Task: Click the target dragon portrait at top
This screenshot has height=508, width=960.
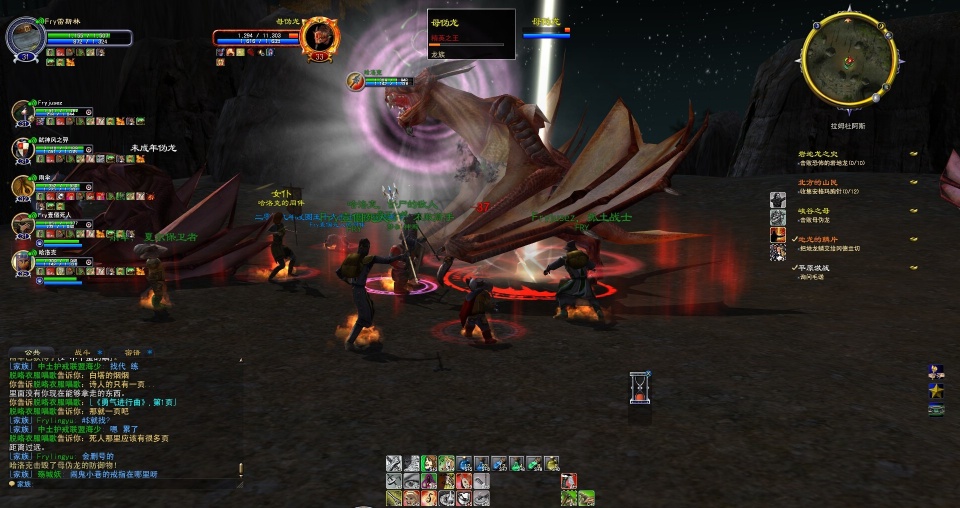Action: coord(319,36)
